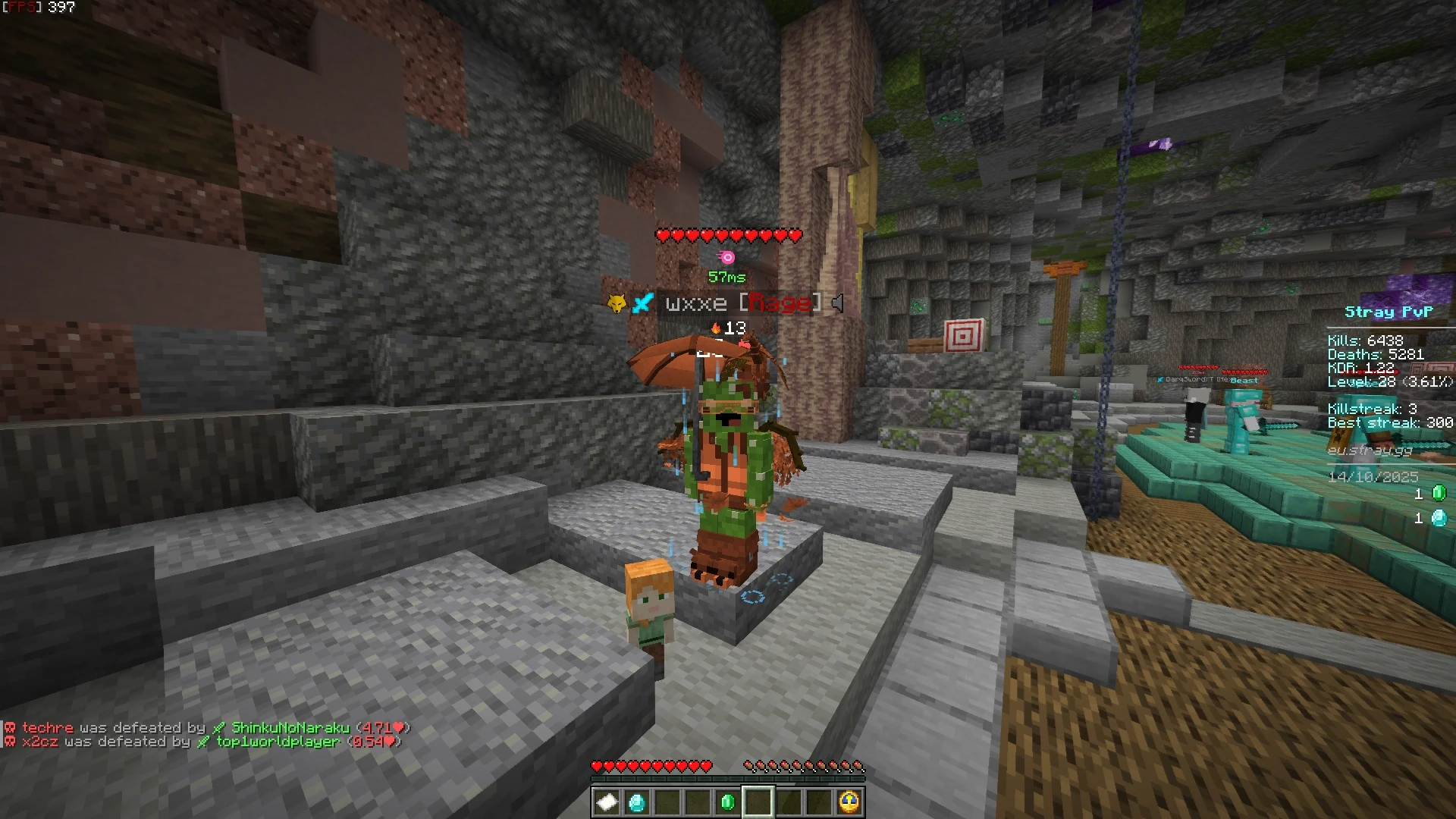The width and height of the screenshot is (1456, 819).
Task: Click ShinkuNoNaraku's name in chat
Action: (x=291, y=726)
